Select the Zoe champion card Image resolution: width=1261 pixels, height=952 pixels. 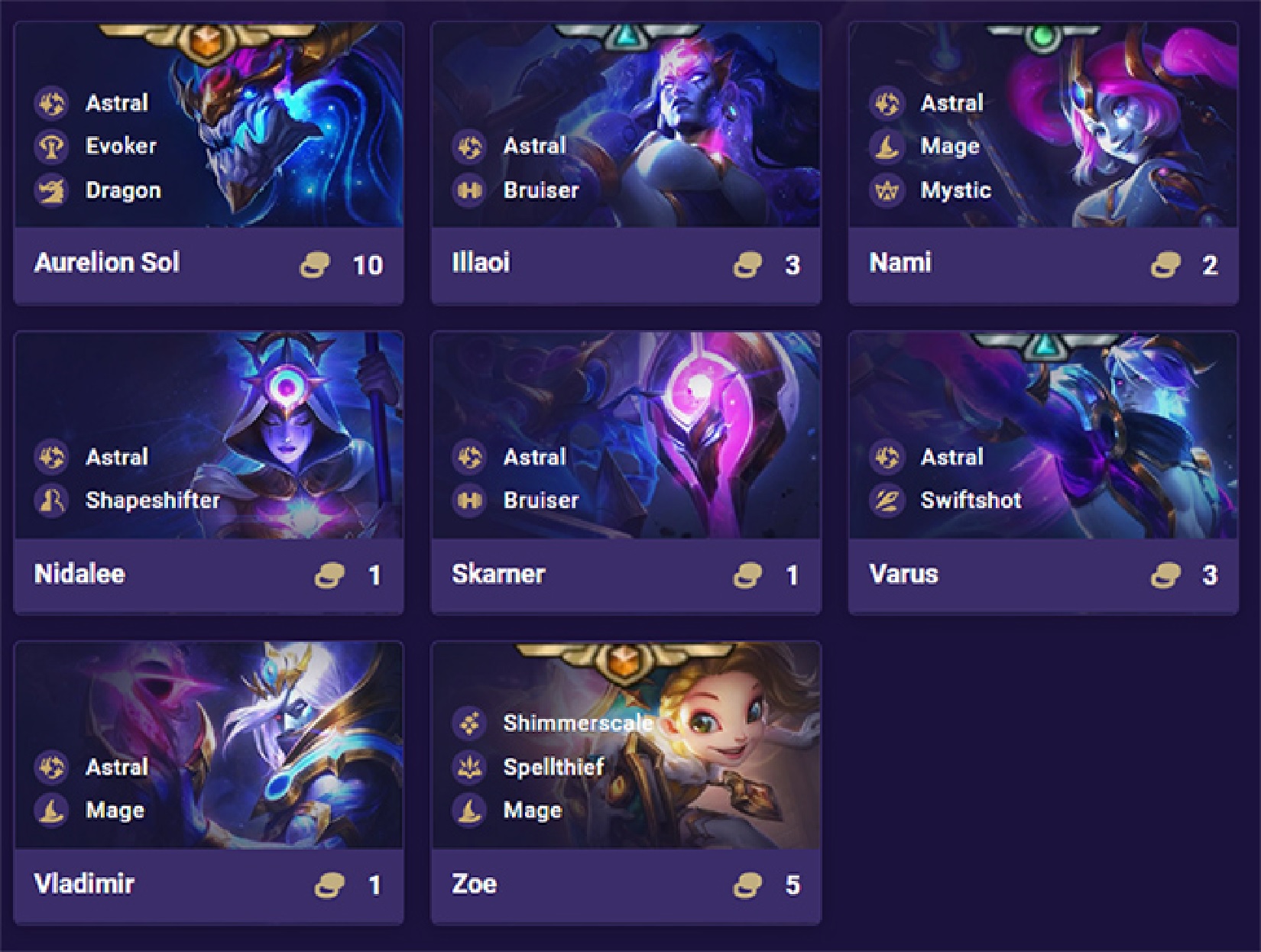pyautogui.click(x=625, y=782)
